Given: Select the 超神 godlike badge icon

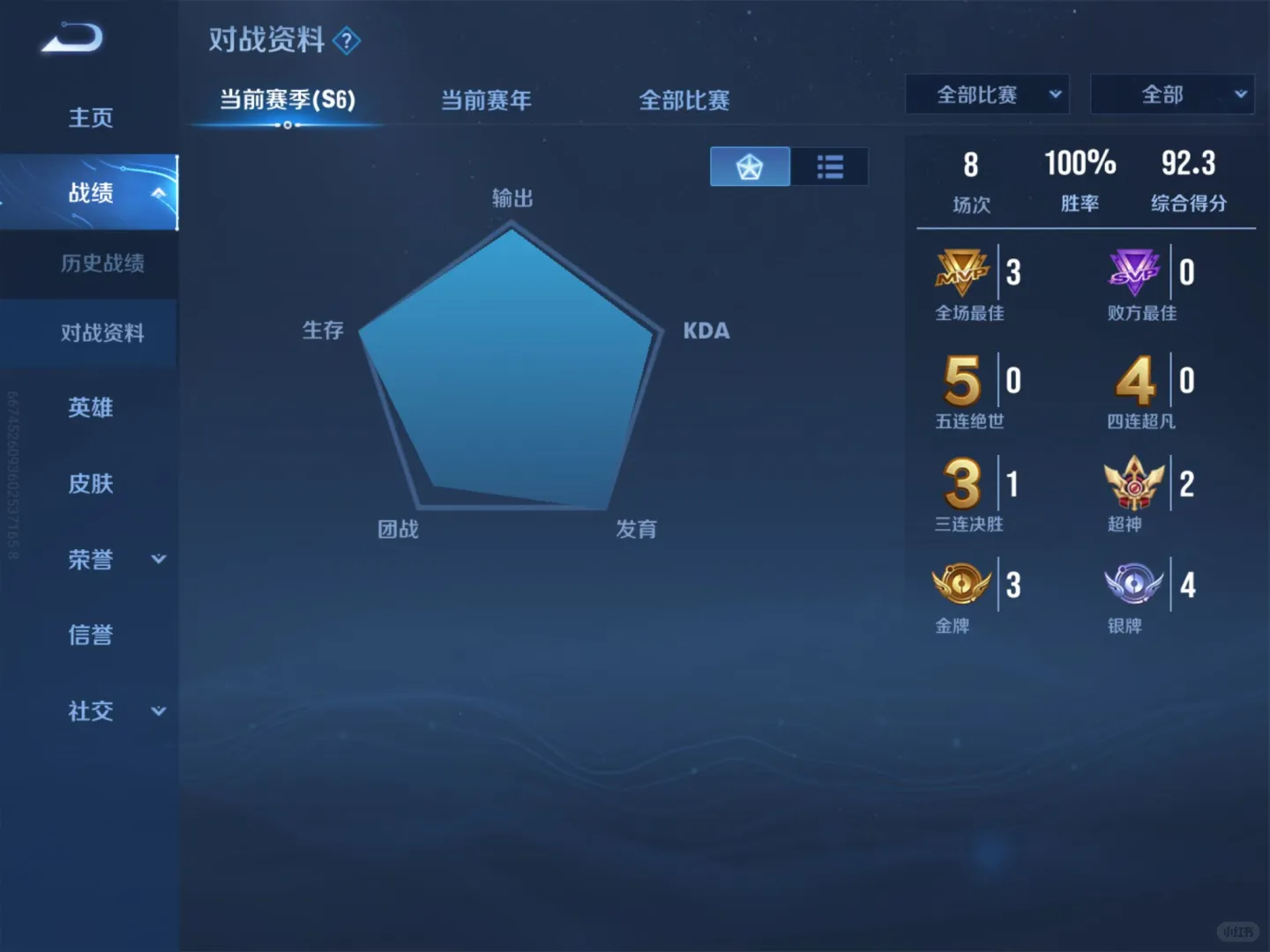Looking at the screenshot, I should pos(1133,483).
